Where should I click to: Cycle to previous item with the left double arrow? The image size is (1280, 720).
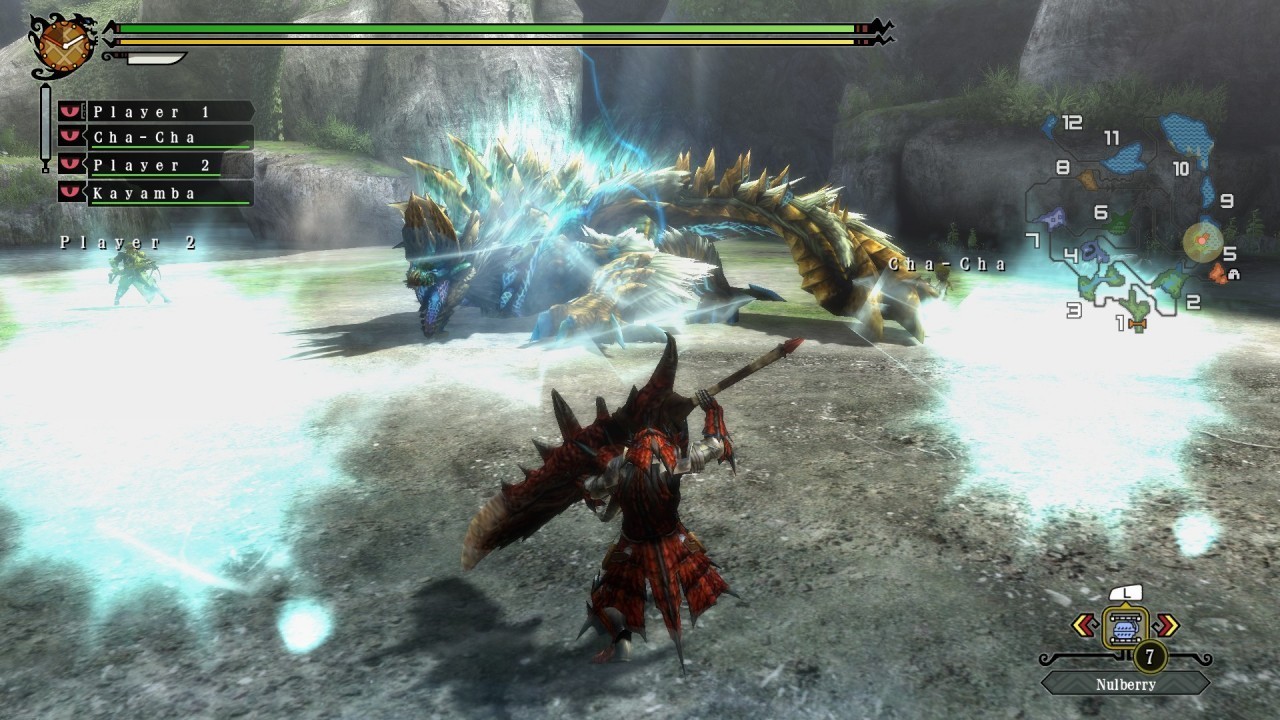pyautogui.click(x=1083, y=625)
